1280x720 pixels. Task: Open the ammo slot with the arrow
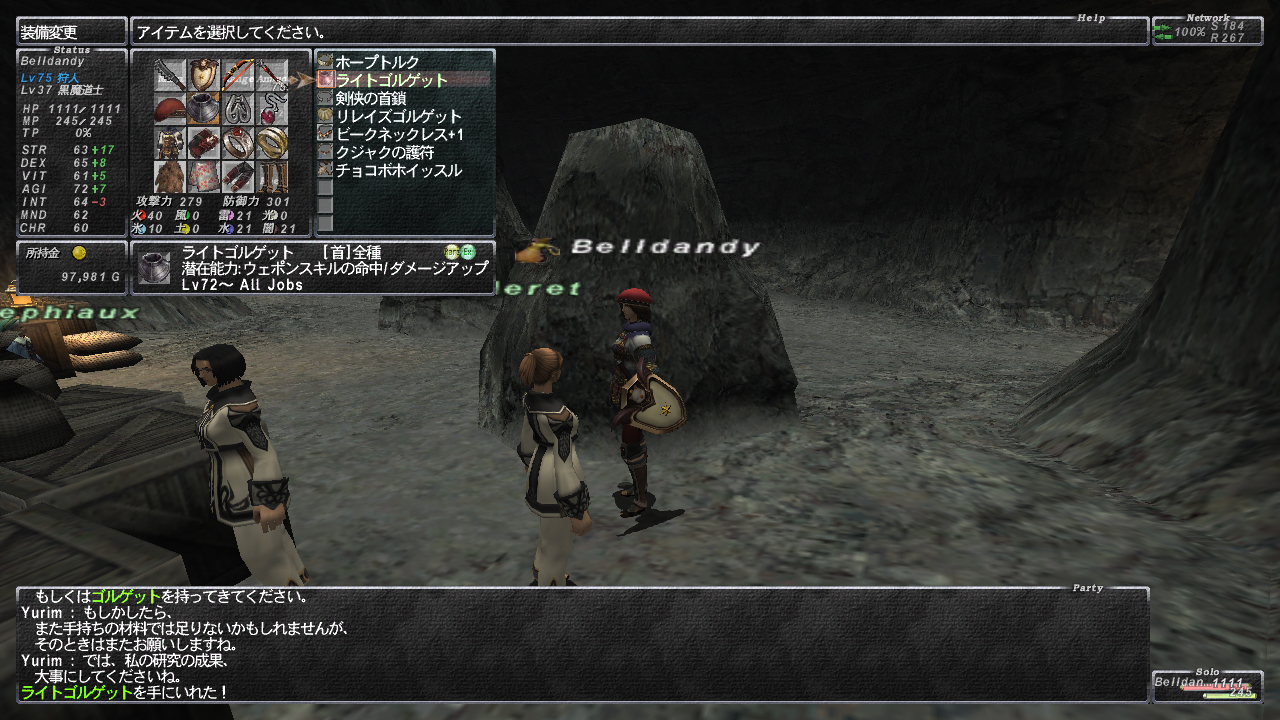[x=272, y=75]
